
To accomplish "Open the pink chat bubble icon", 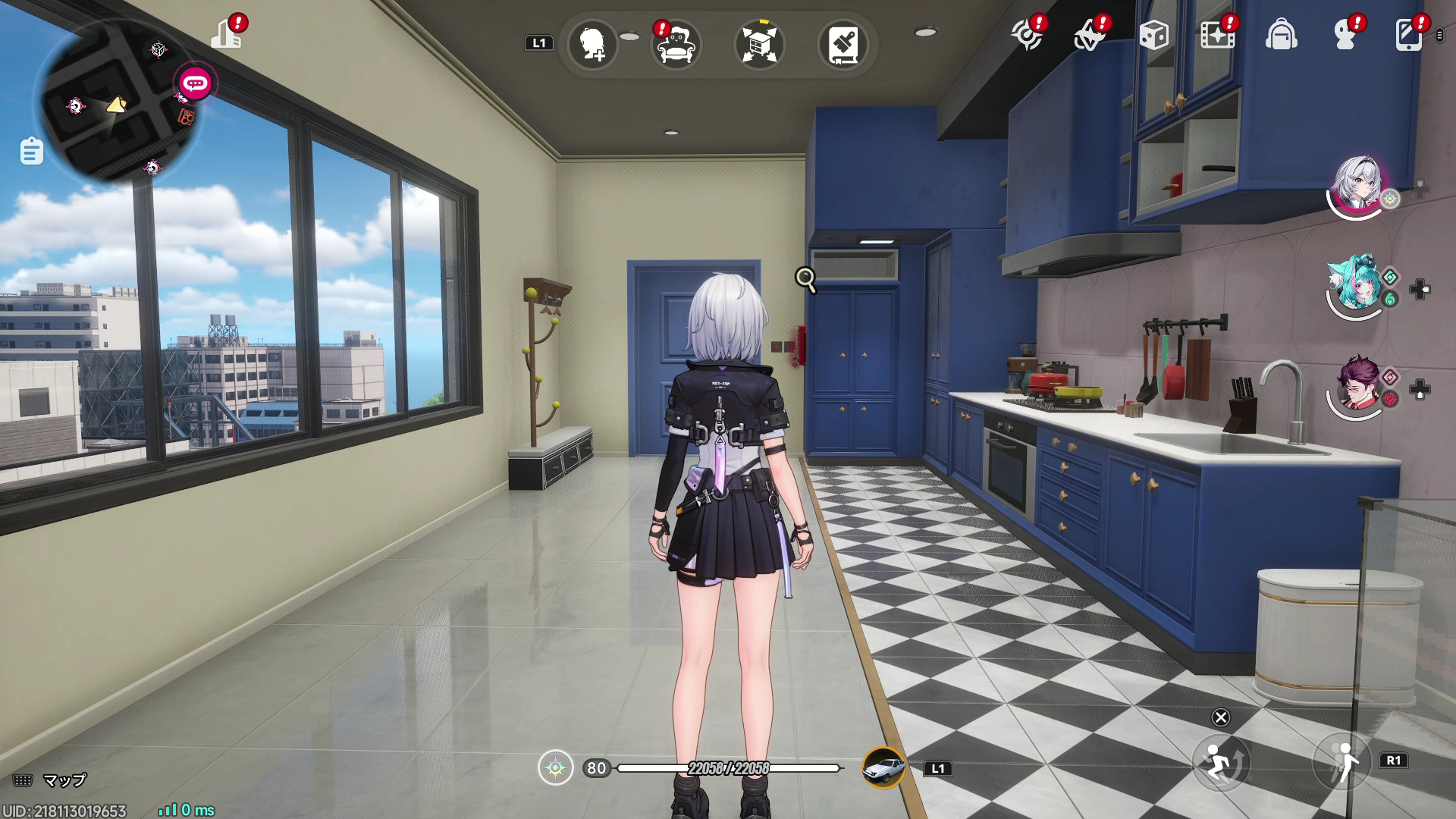I will (195, 83).
